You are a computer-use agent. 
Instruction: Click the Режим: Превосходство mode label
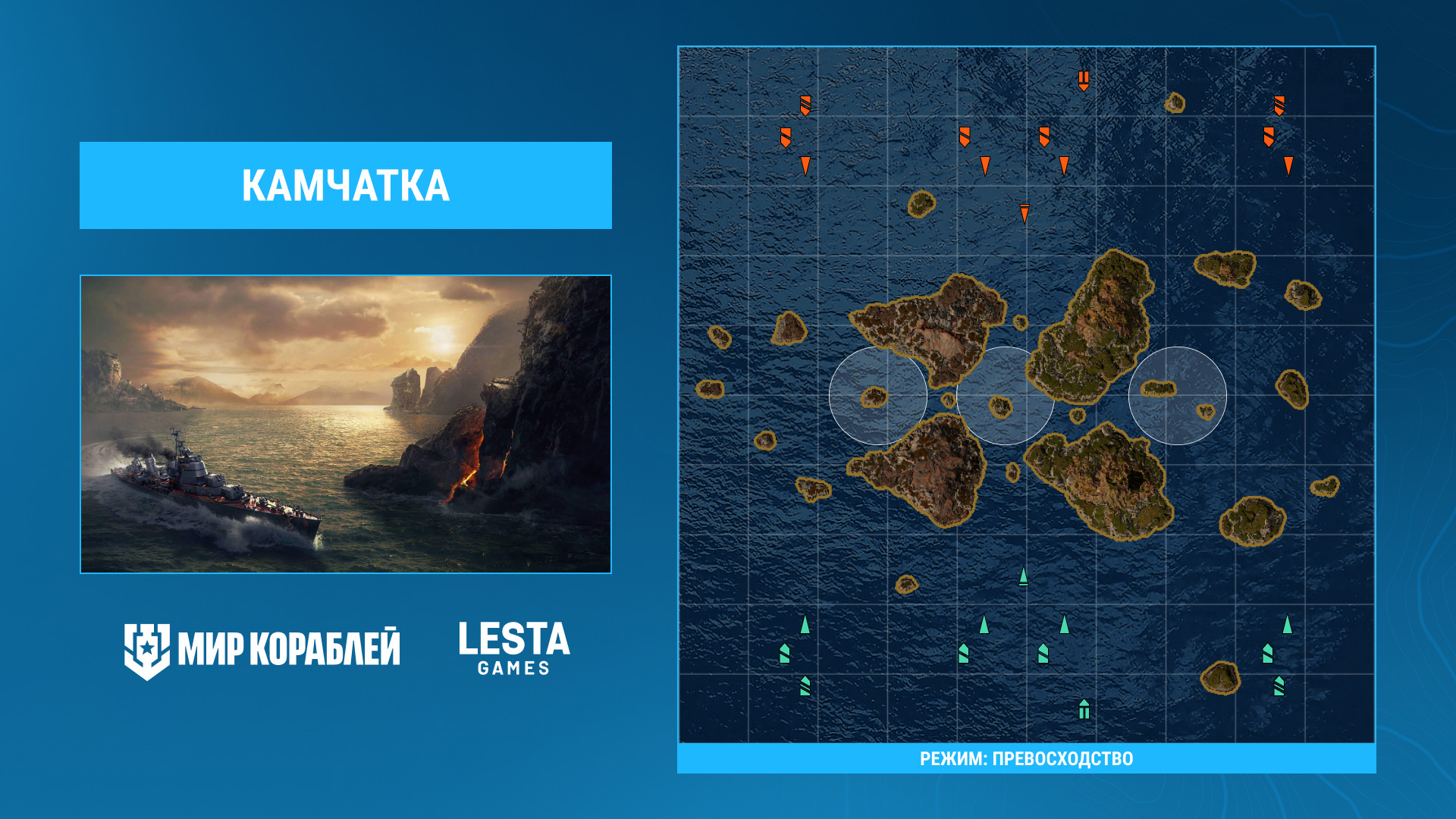click(1026, 758)
